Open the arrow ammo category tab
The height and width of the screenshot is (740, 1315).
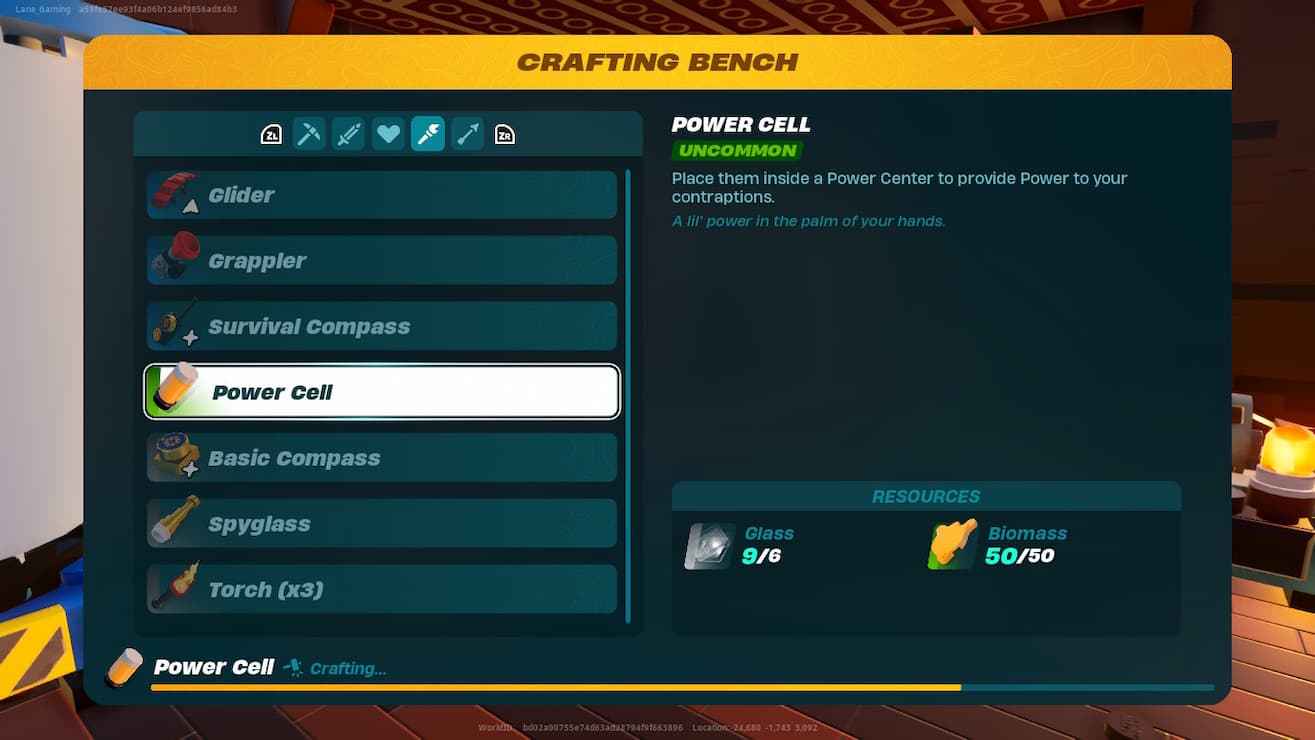(x=467, y=133)
